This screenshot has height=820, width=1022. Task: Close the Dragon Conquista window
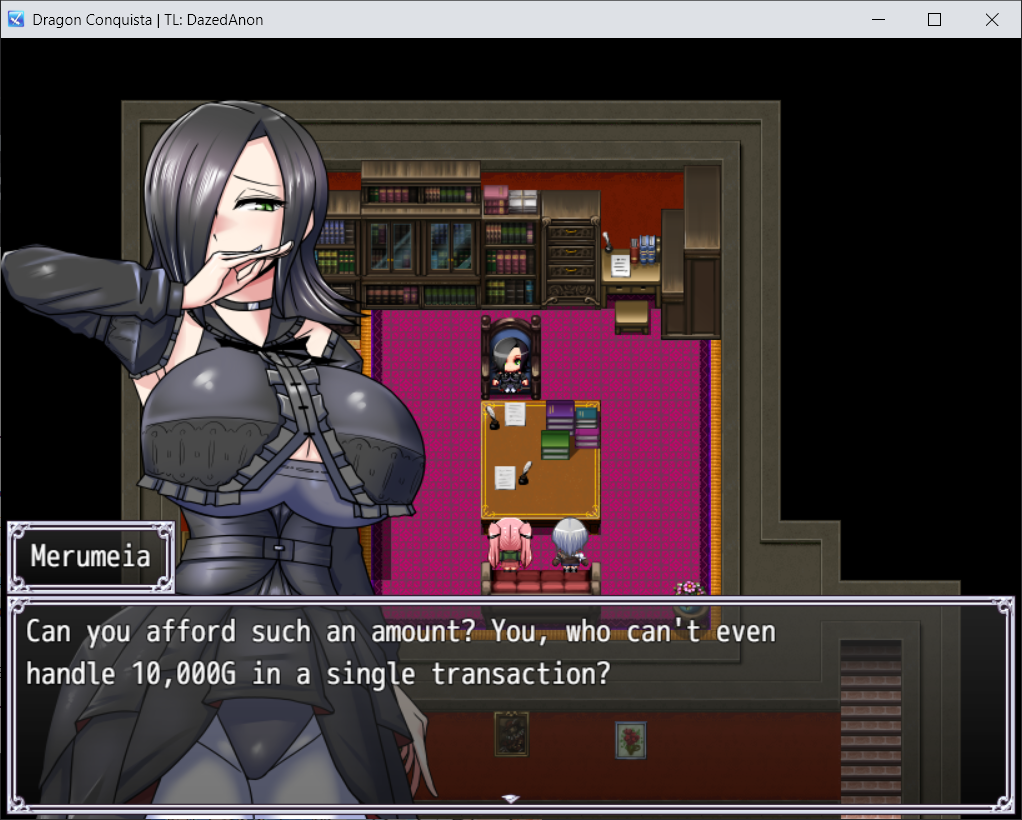pyautogui.click(x=992, y=19)
